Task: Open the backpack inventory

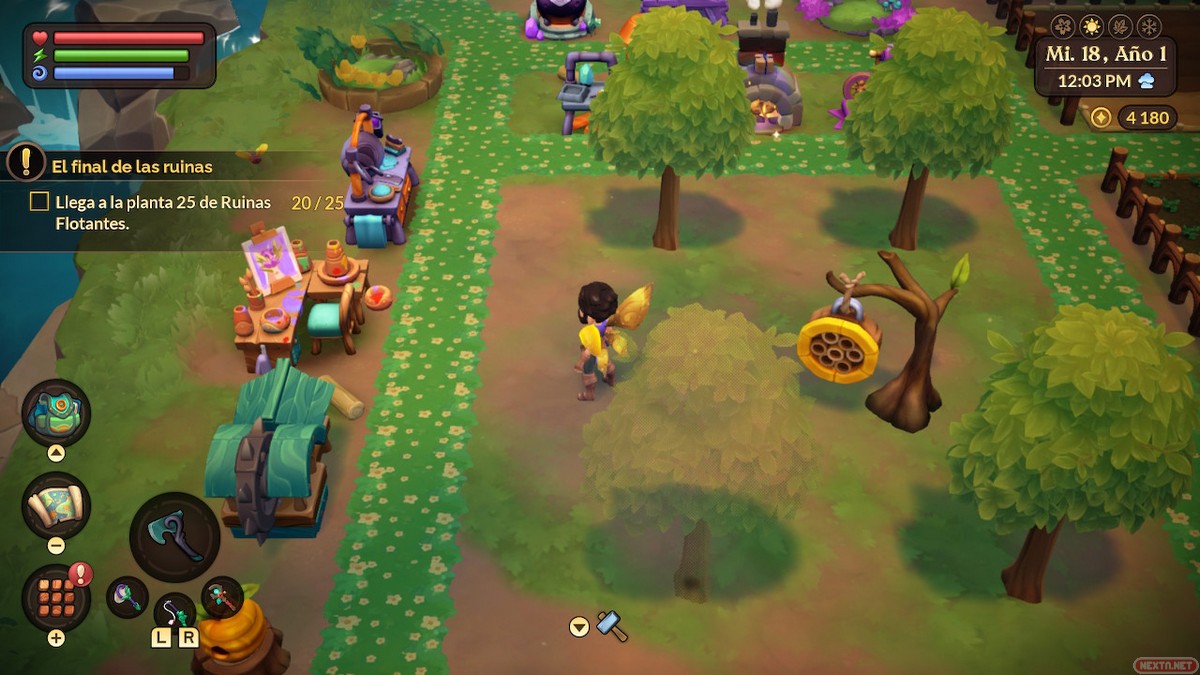Action: click(56, 413)
